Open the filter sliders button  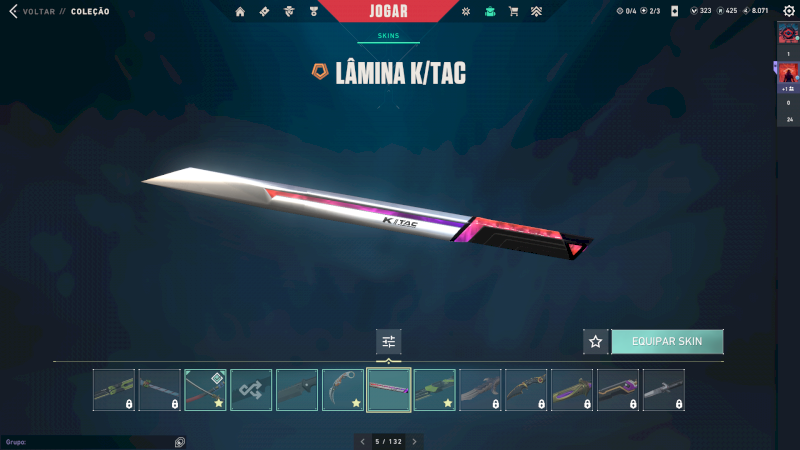pyautogui.click(x=389, y=341)
